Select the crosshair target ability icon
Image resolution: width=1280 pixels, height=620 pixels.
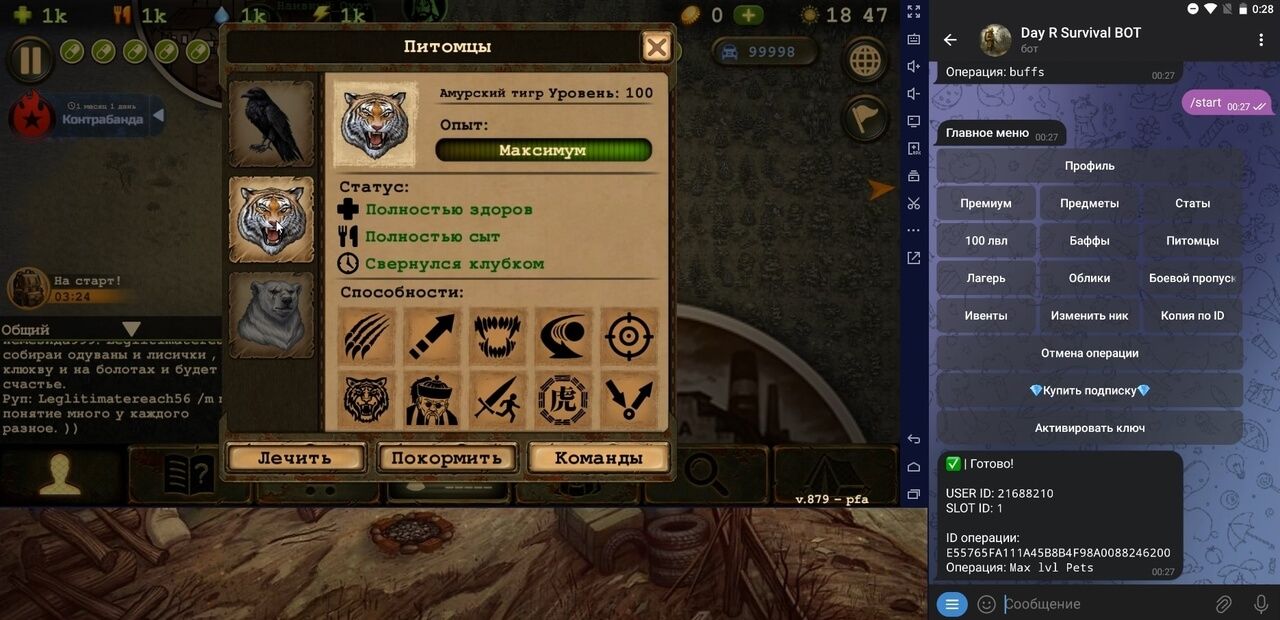click(x=628, y=336)
